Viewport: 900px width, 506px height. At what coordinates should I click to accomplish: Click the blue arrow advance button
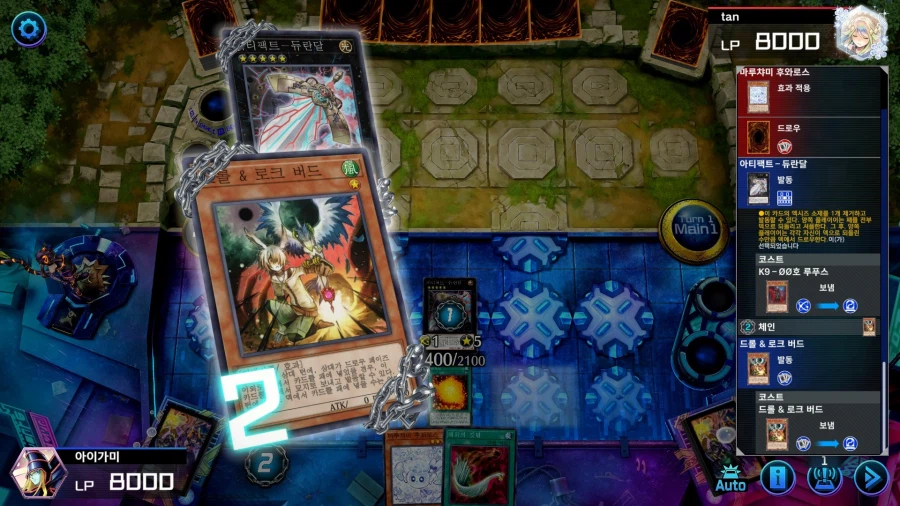pyautogui.click(x=870, y=477)
